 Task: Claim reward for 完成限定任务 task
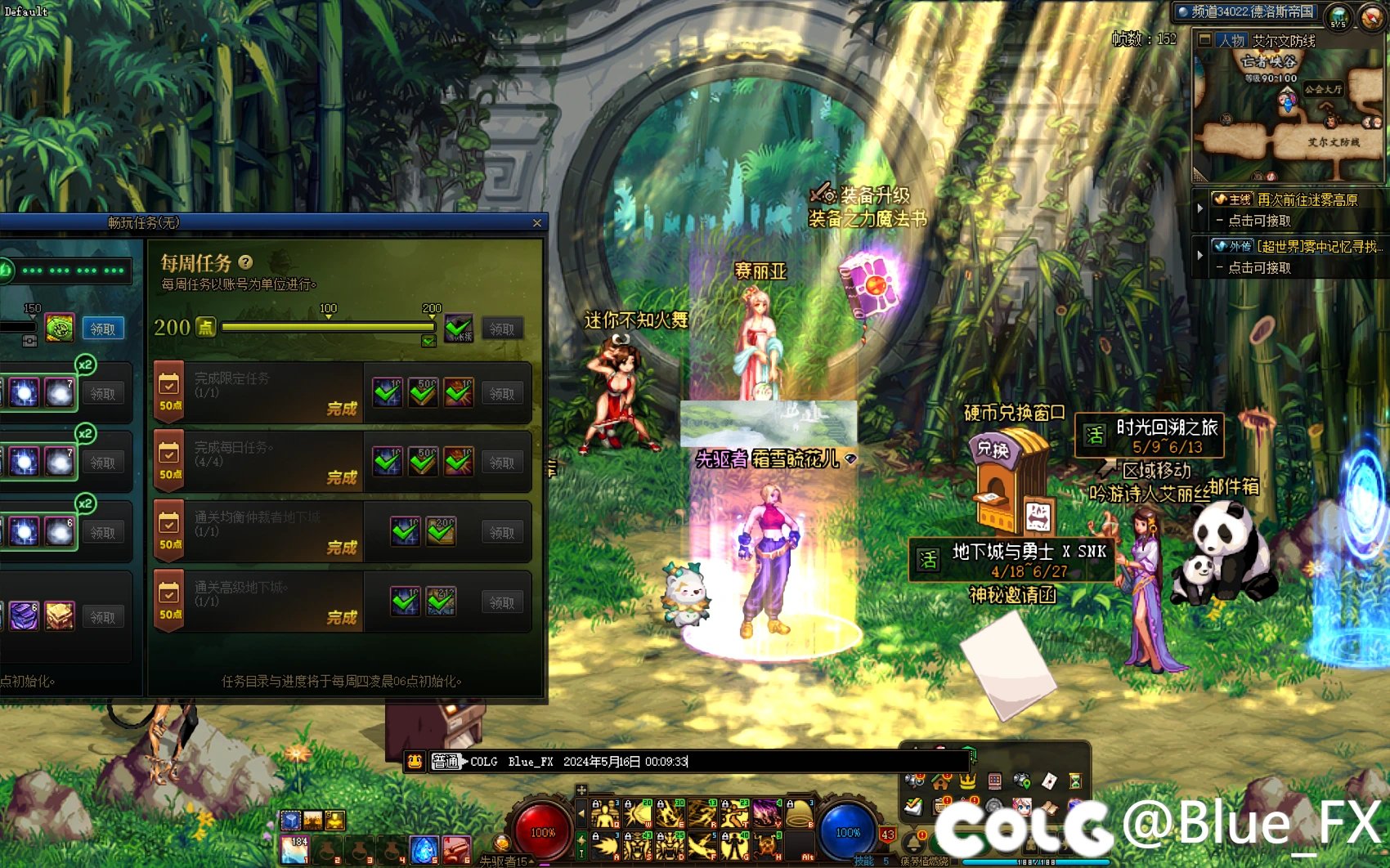coord(502,393)
